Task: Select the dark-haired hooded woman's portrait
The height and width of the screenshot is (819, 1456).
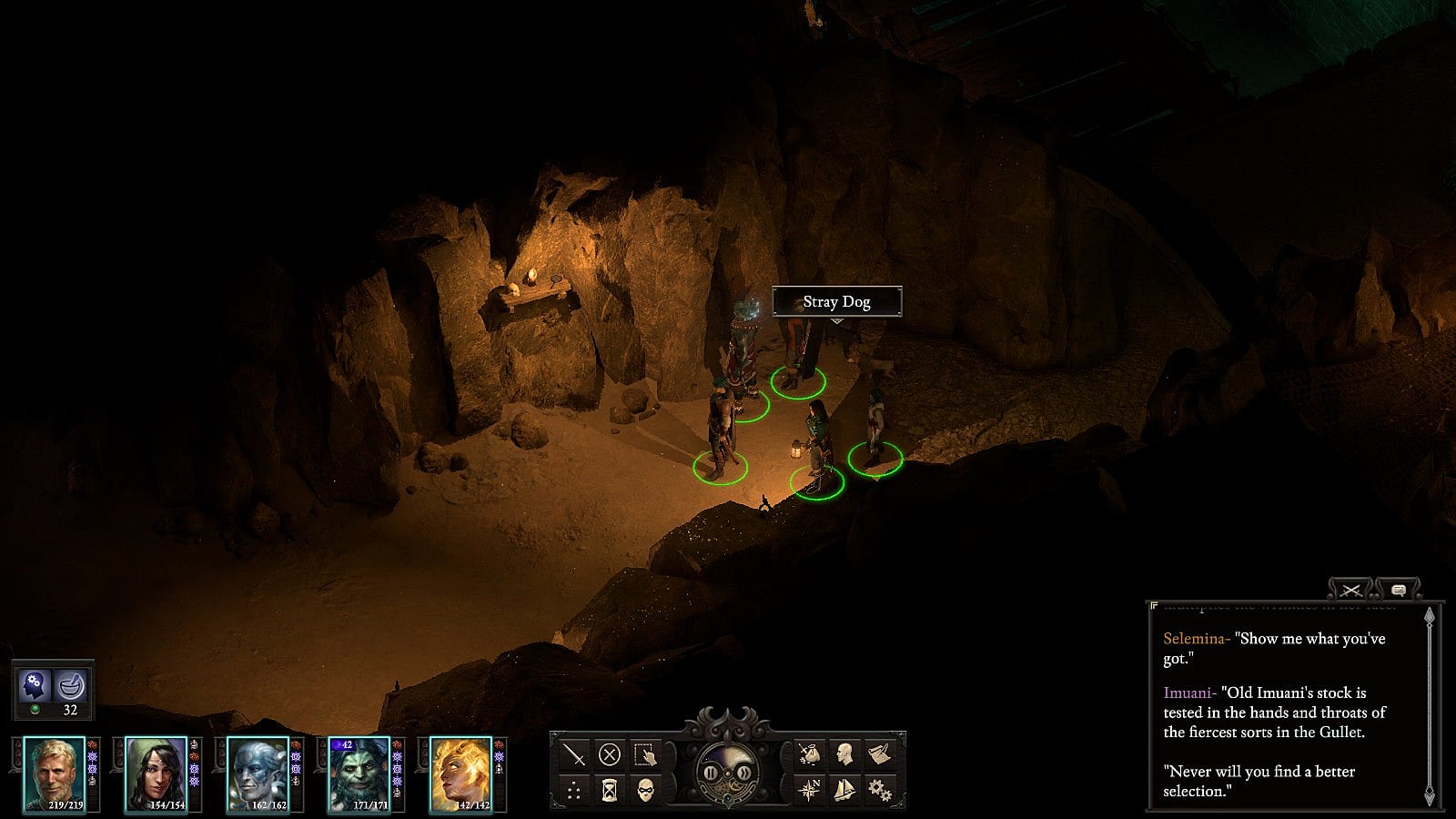Action: (x=156, y=773)
